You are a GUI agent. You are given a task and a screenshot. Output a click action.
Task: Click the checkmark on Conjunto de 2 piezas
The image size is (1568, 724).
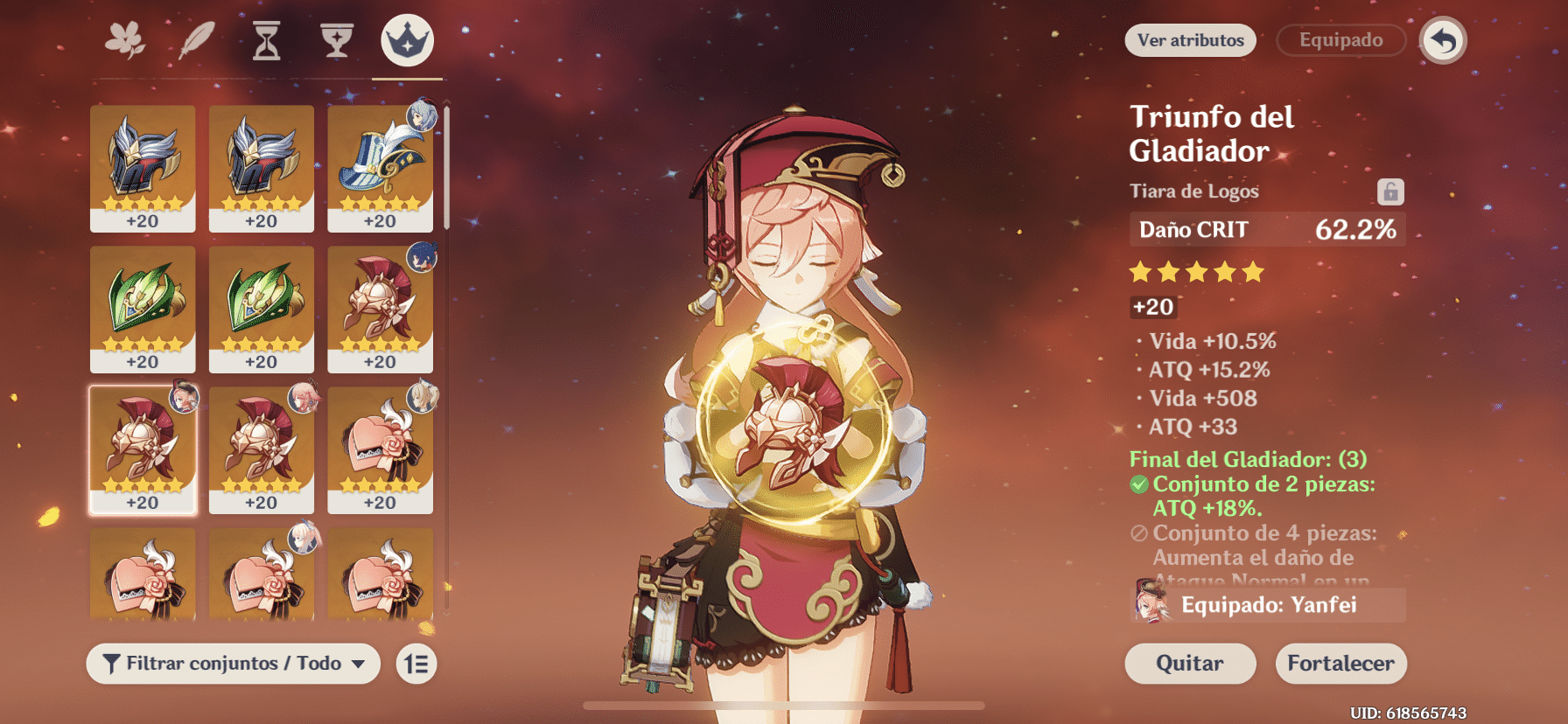point(1137,484)
